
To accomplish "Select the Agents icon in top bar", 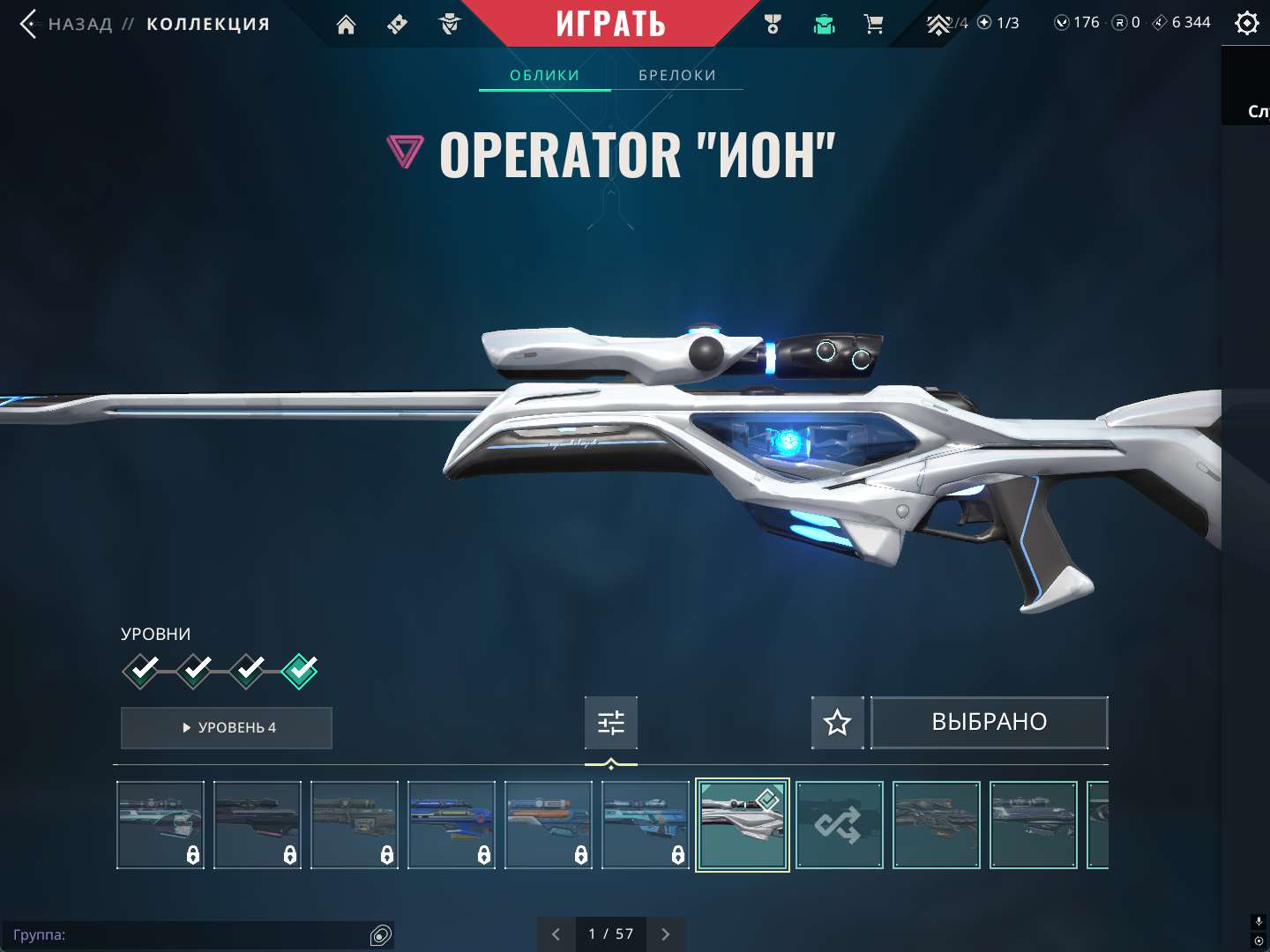I will click(x=449, y=24).
